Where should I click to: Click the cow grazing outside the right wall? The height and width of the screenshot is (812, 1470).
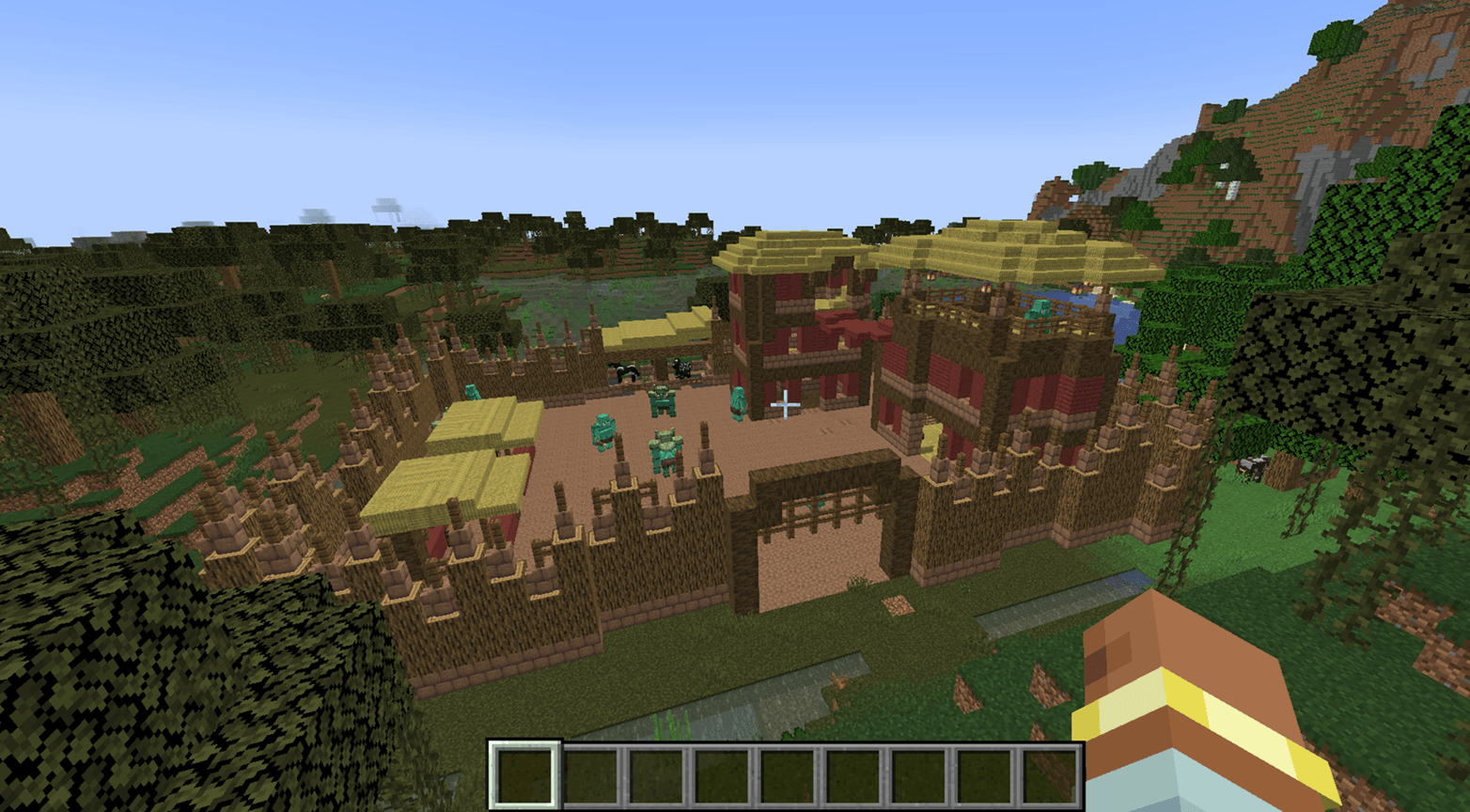click(1252, 469)
